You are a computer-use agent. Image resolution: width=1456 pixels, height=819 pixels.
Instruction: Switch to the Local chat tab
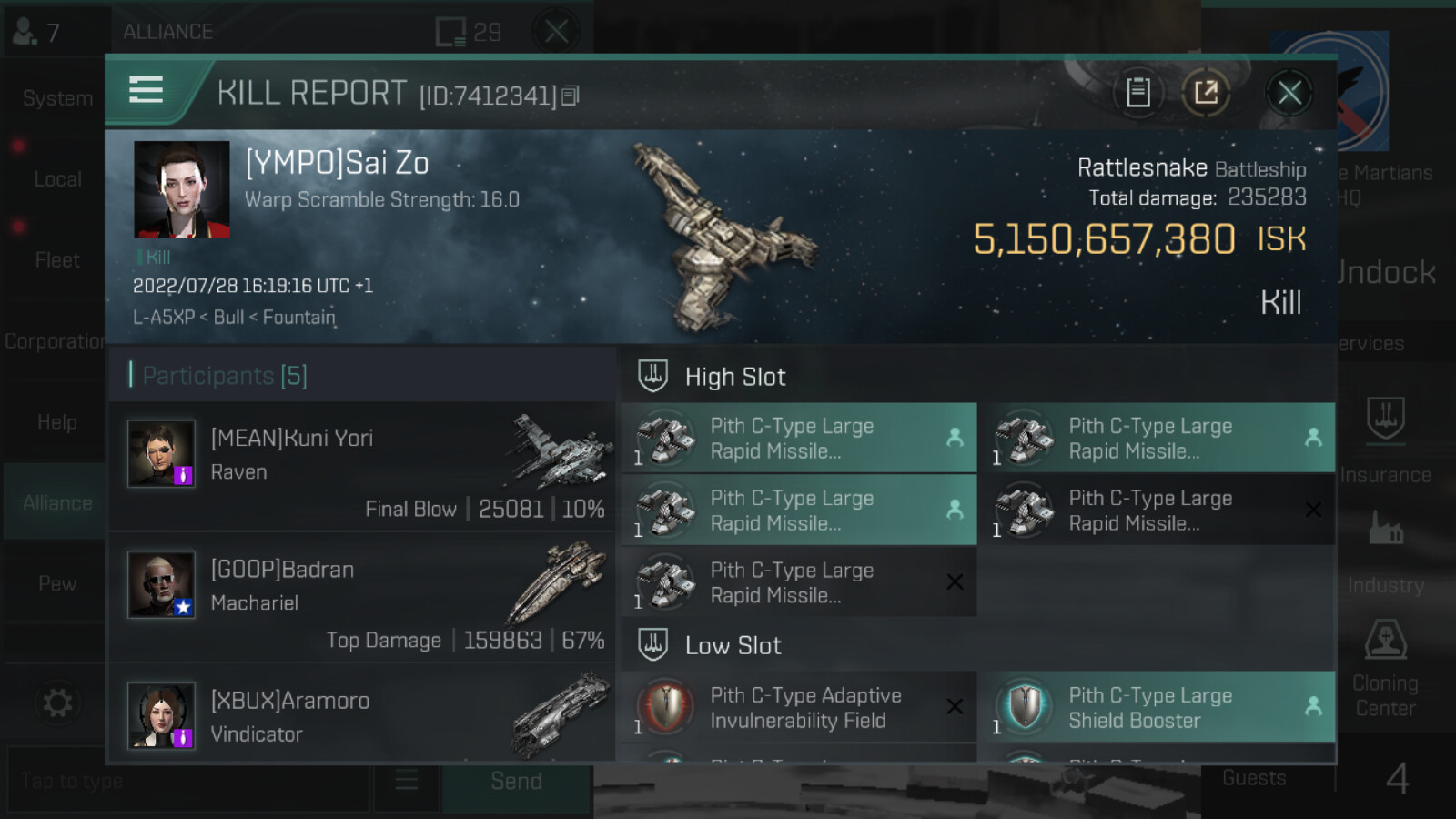point(56,179)
